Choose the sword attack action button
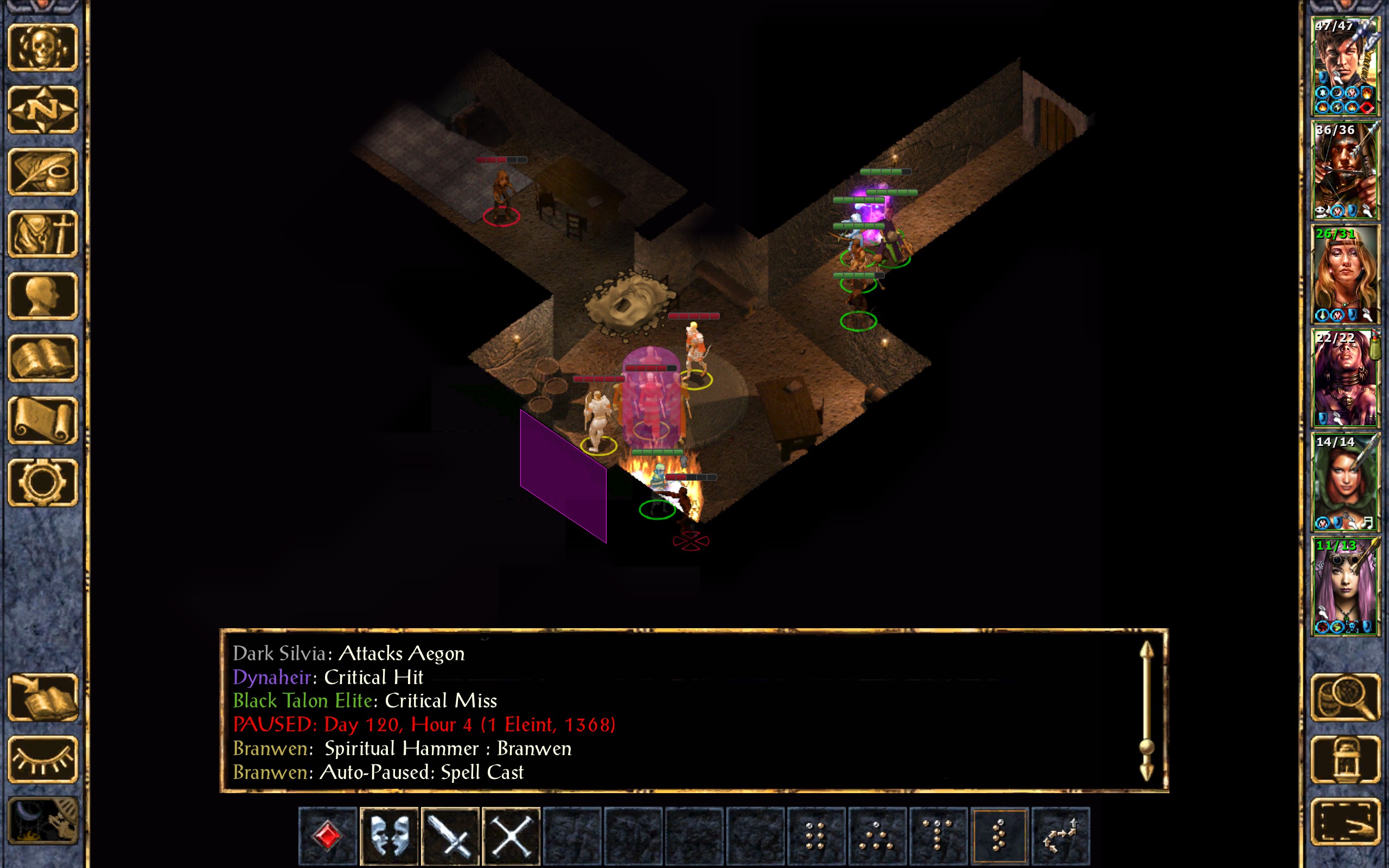Image resolution: width=1389 pixels, height=868 pixels. pos(450,835)
